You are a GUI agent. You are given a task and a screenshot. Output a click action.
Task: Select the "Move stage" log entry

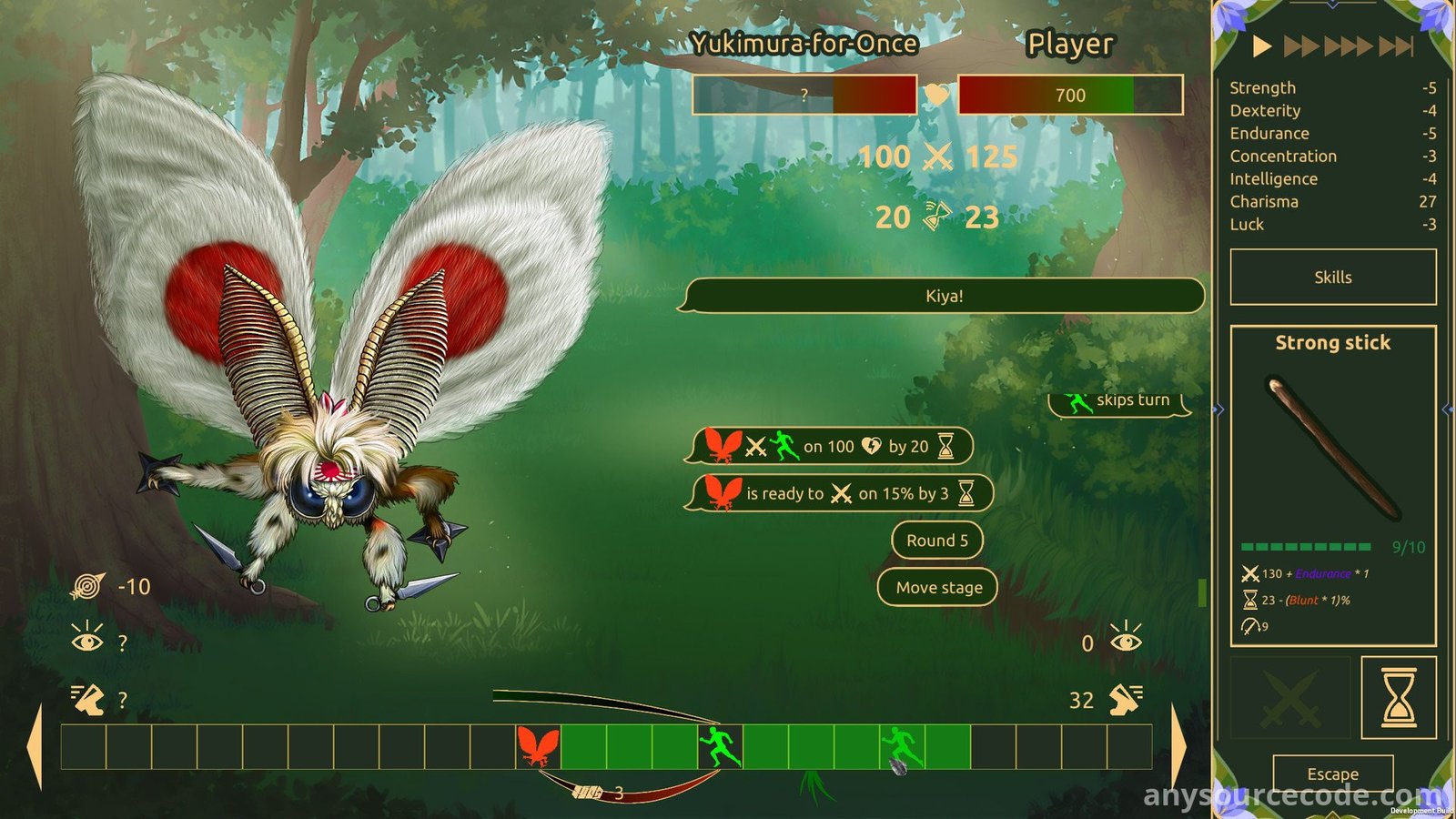(x=937, y=588)
